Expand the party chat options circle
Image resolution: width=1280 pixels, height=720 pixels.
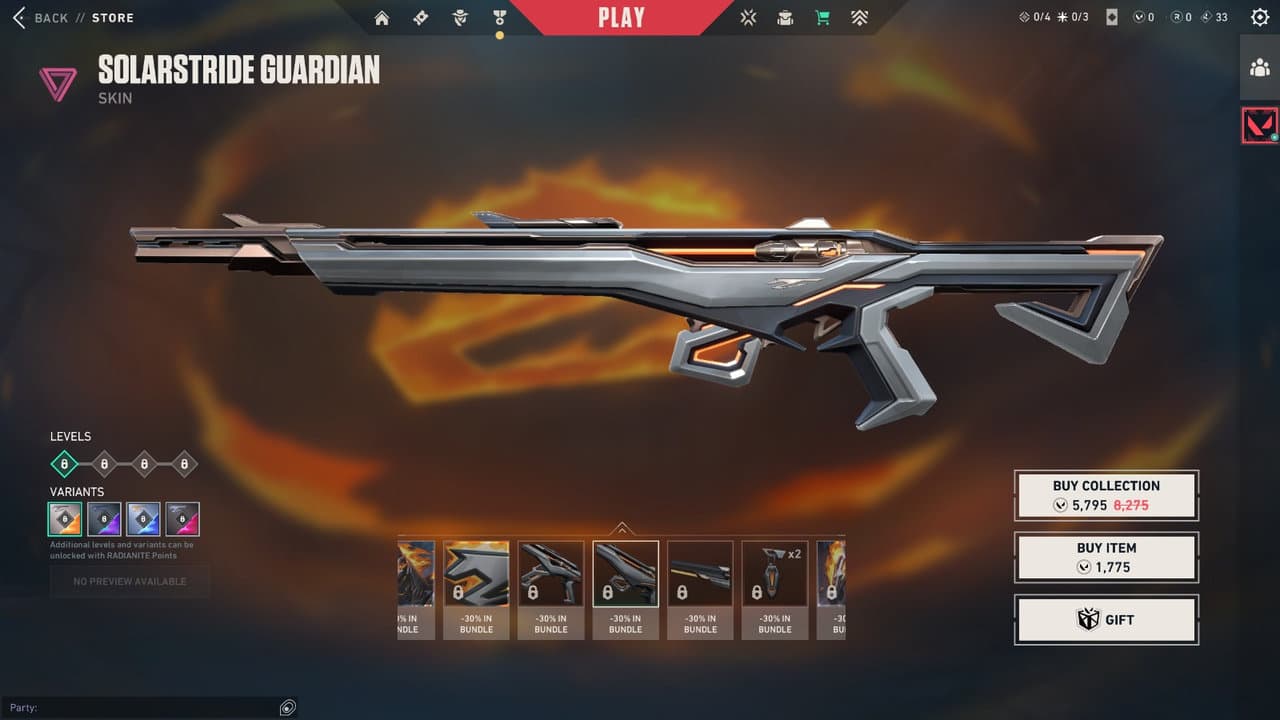pyautogui.click(x=287, y=707)
